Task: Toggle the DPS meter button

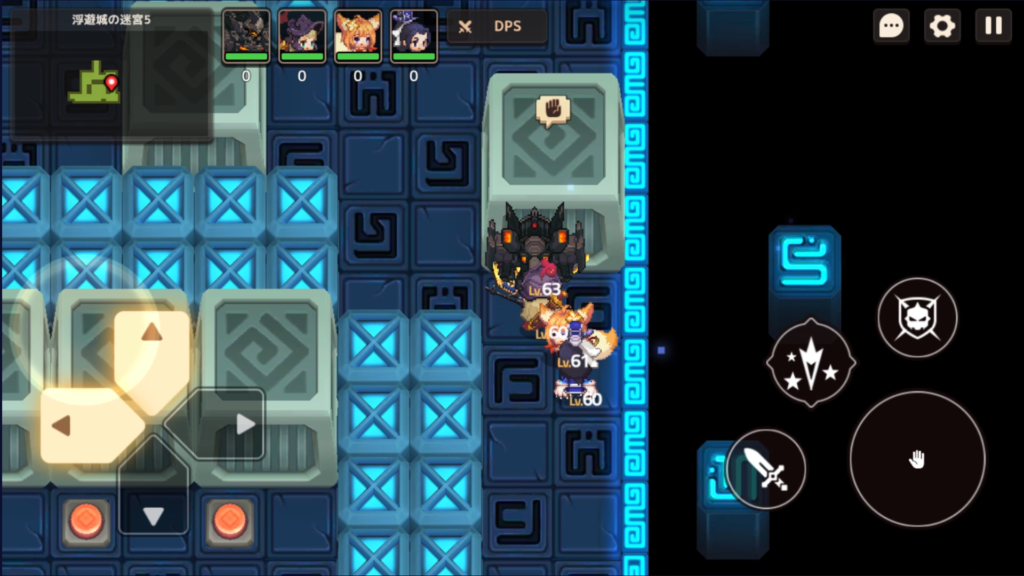Action: (x=497, y=27)
